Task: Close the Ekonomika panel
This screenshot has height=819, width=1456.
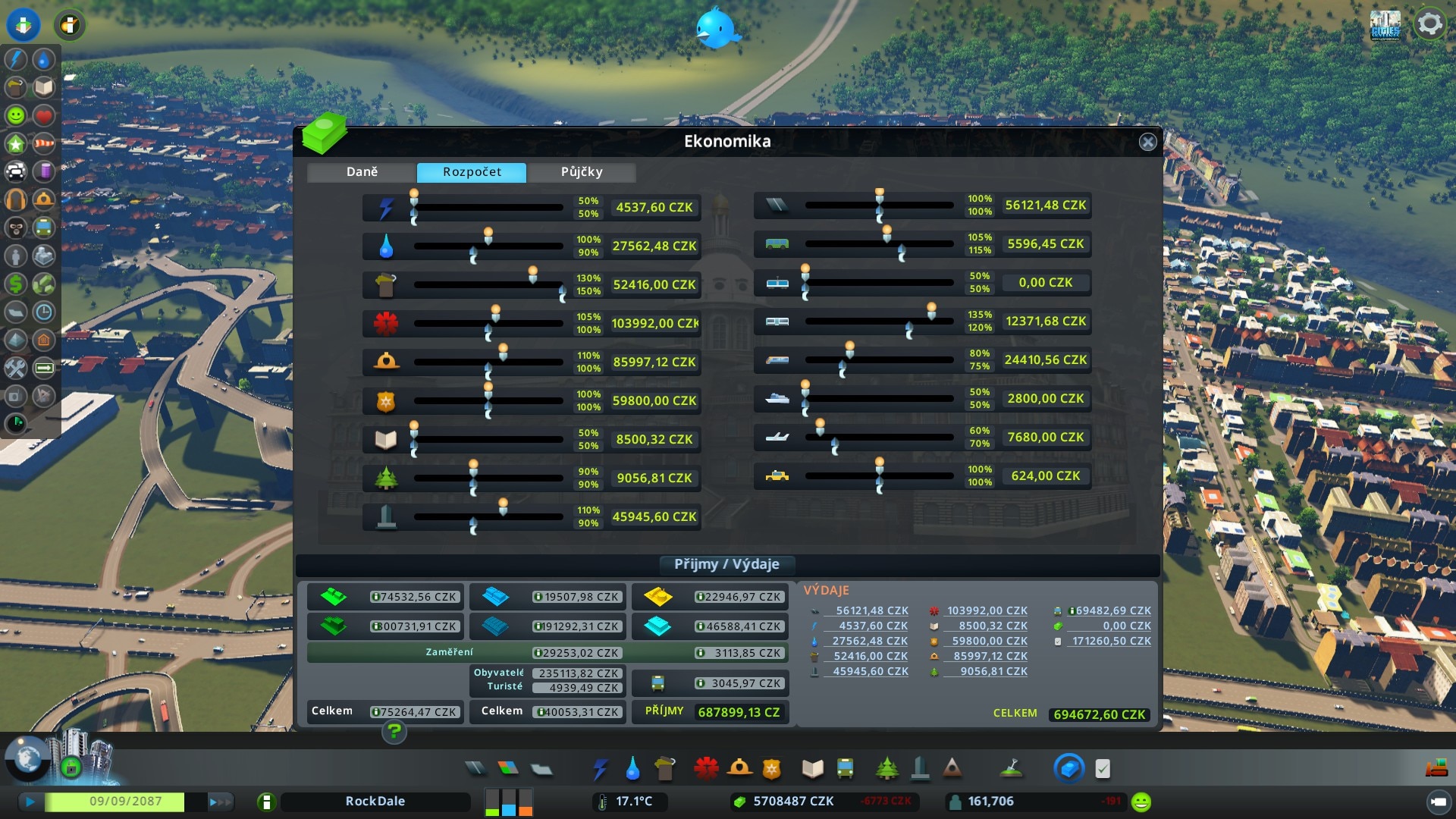Action: click(1147, 142)
